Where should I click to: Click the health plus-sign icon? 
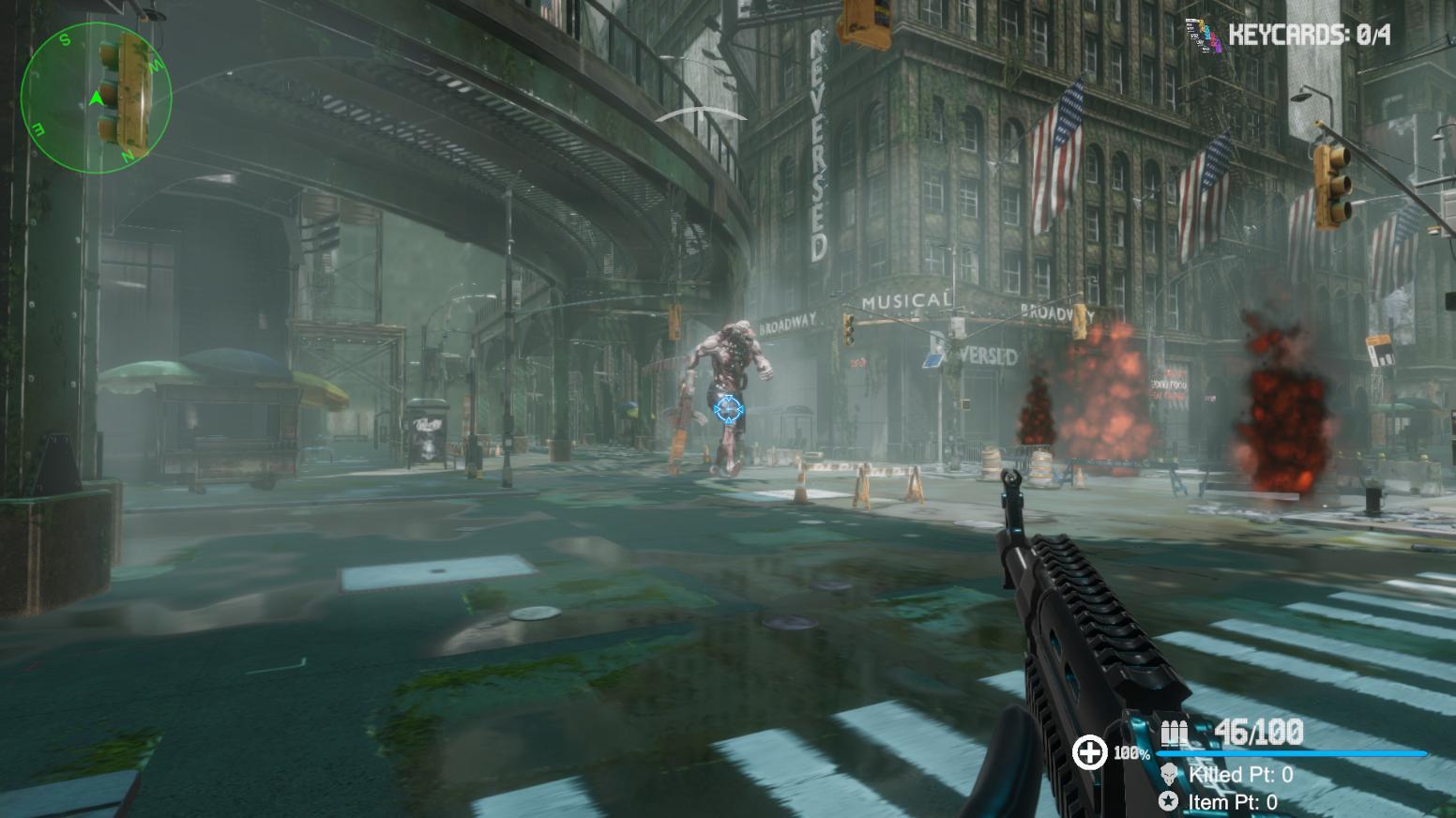click(x=1089, y=752)
